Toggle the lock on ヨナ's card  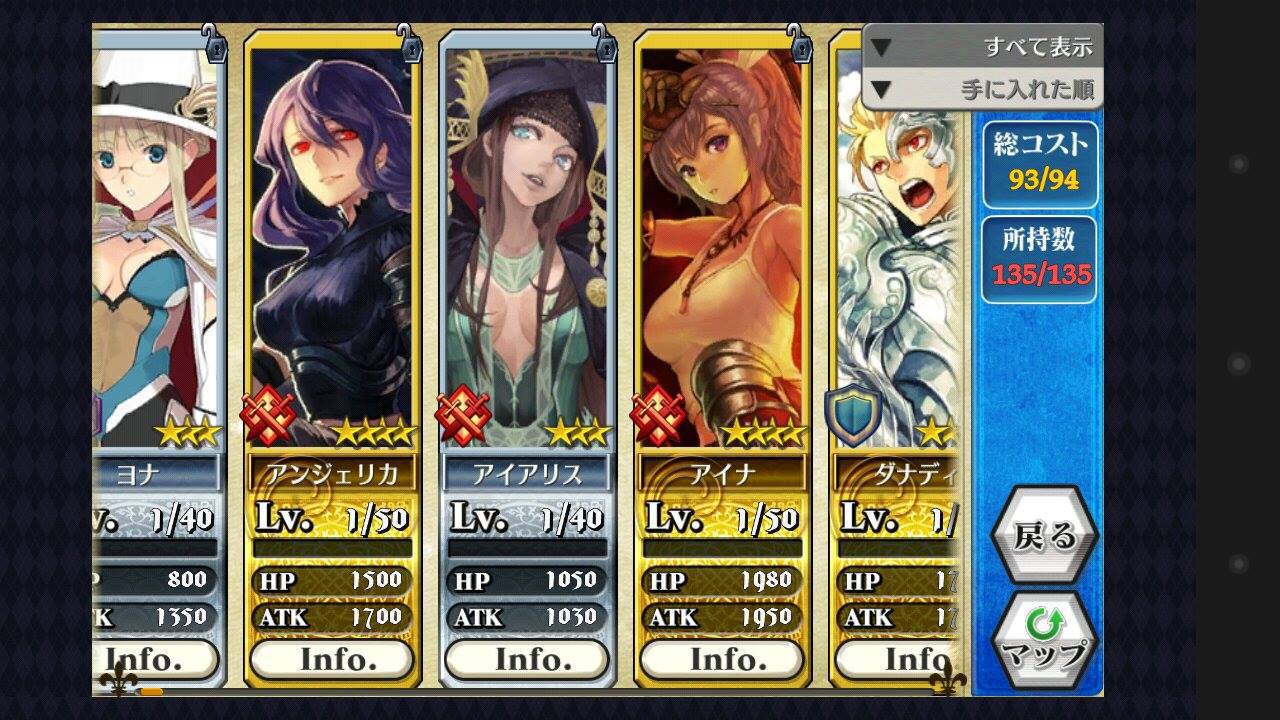click(x=214, y=44)
